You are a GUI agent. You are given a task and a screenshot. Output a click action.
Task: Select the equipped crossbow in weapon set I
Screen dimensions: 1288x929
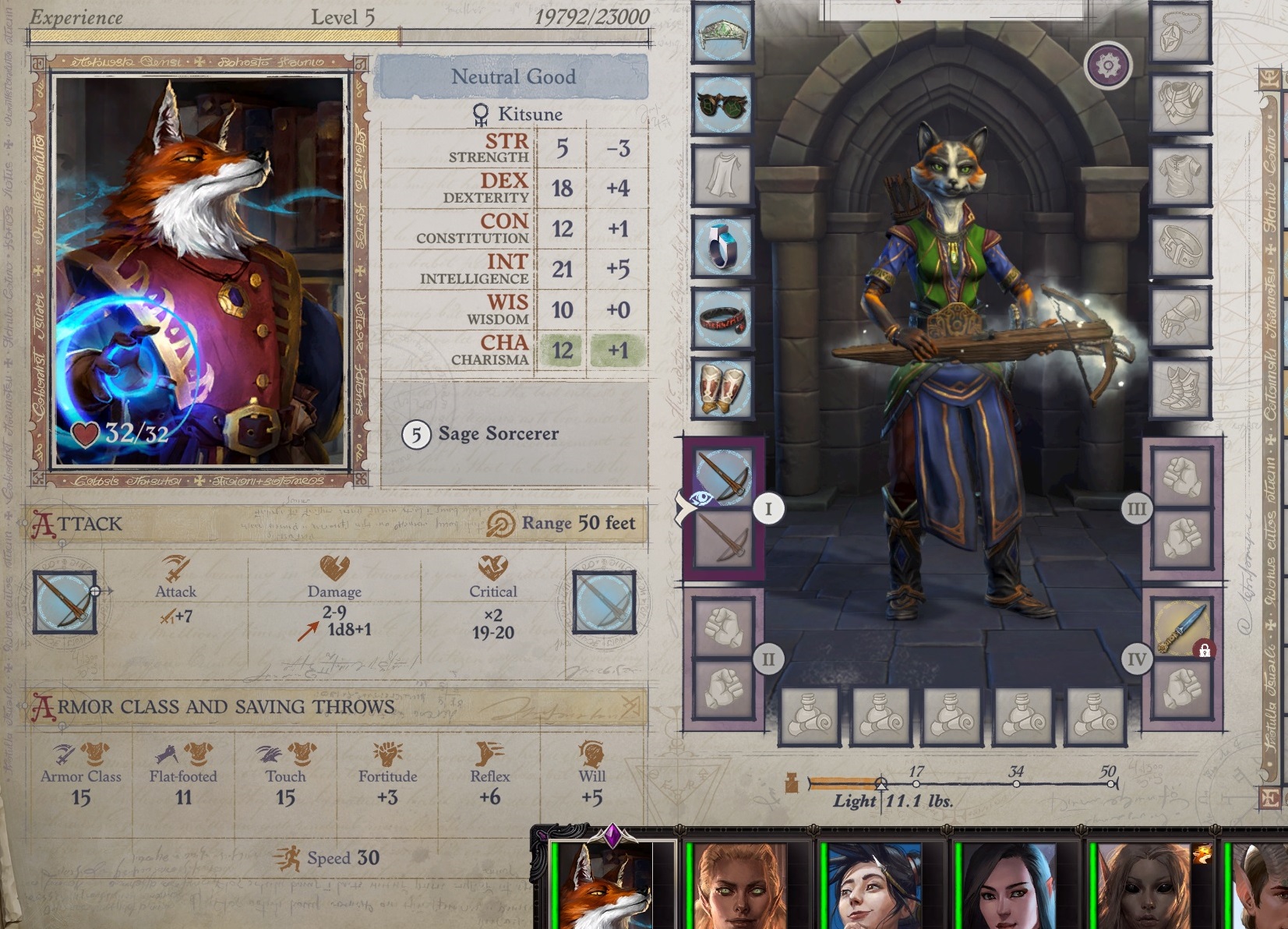click(723, 476)
